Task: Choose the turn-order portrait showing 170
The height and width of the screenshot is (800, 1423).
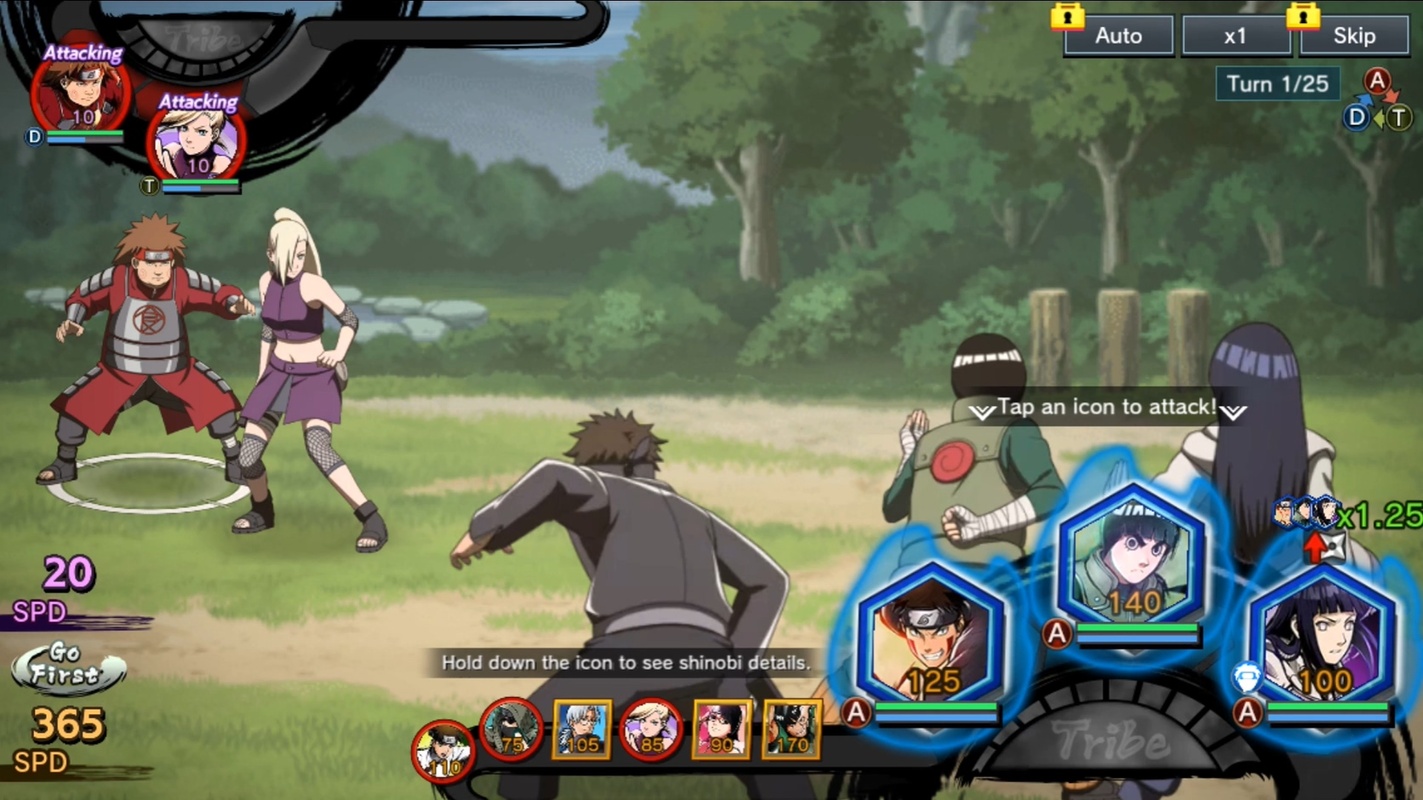Action: click(x=791, y=729)
